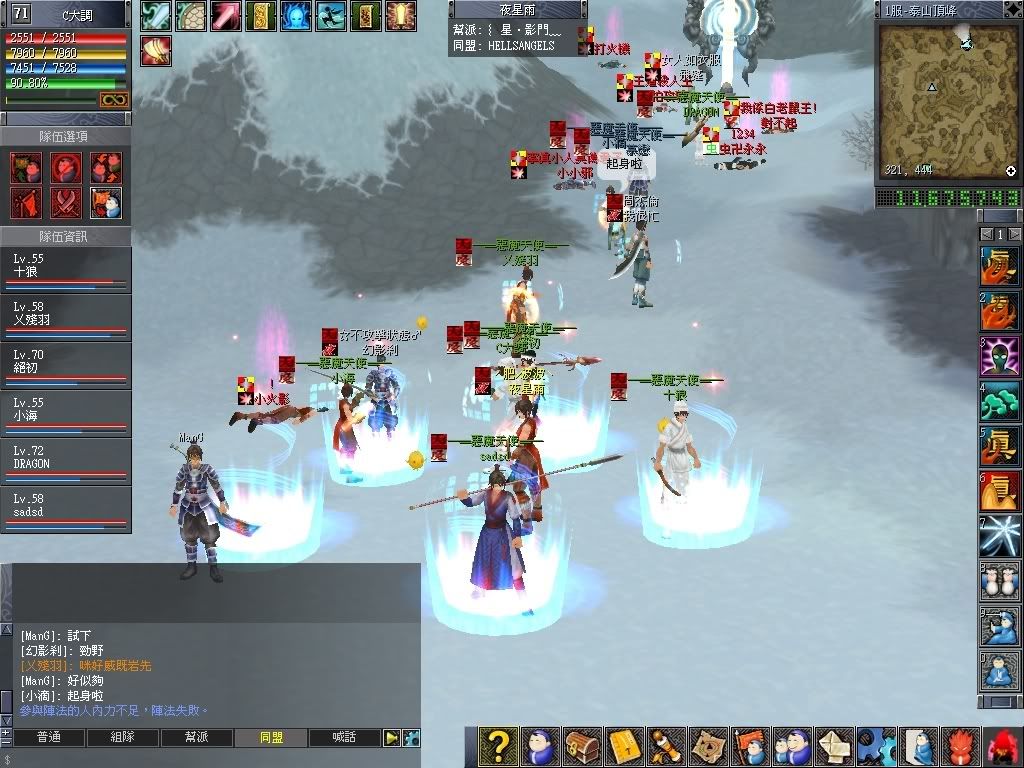
Task: Select party member sadsd in team list
Action: point(66,510)
